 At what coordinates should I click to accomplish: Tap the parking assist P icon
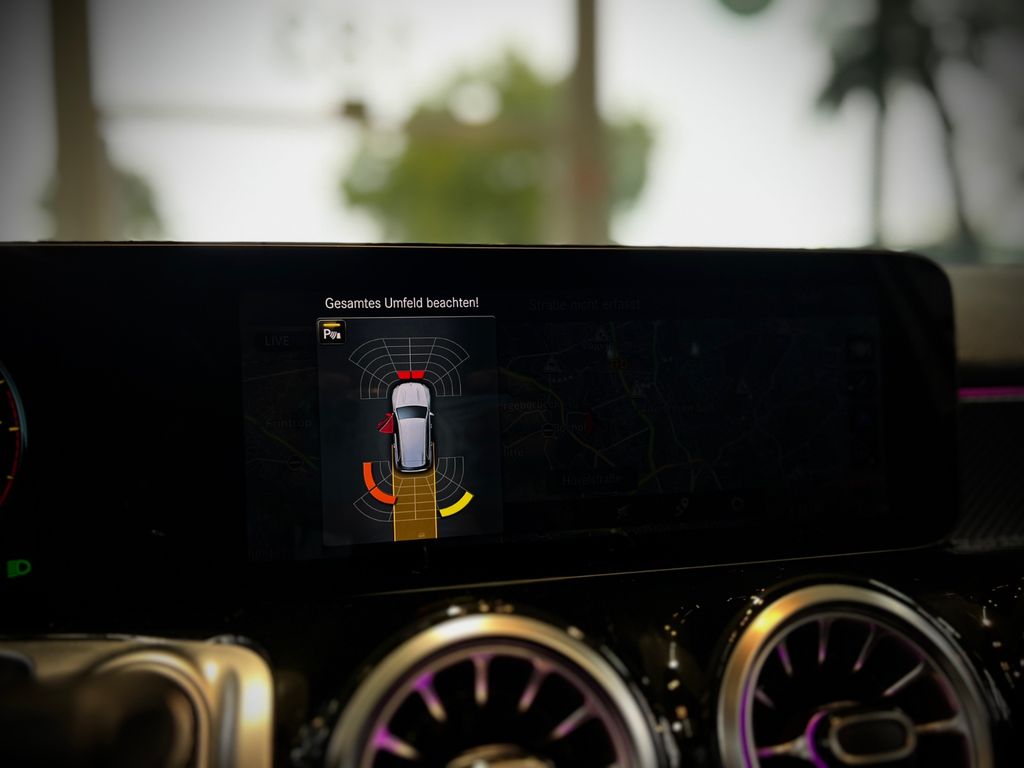tap(332, 333)
